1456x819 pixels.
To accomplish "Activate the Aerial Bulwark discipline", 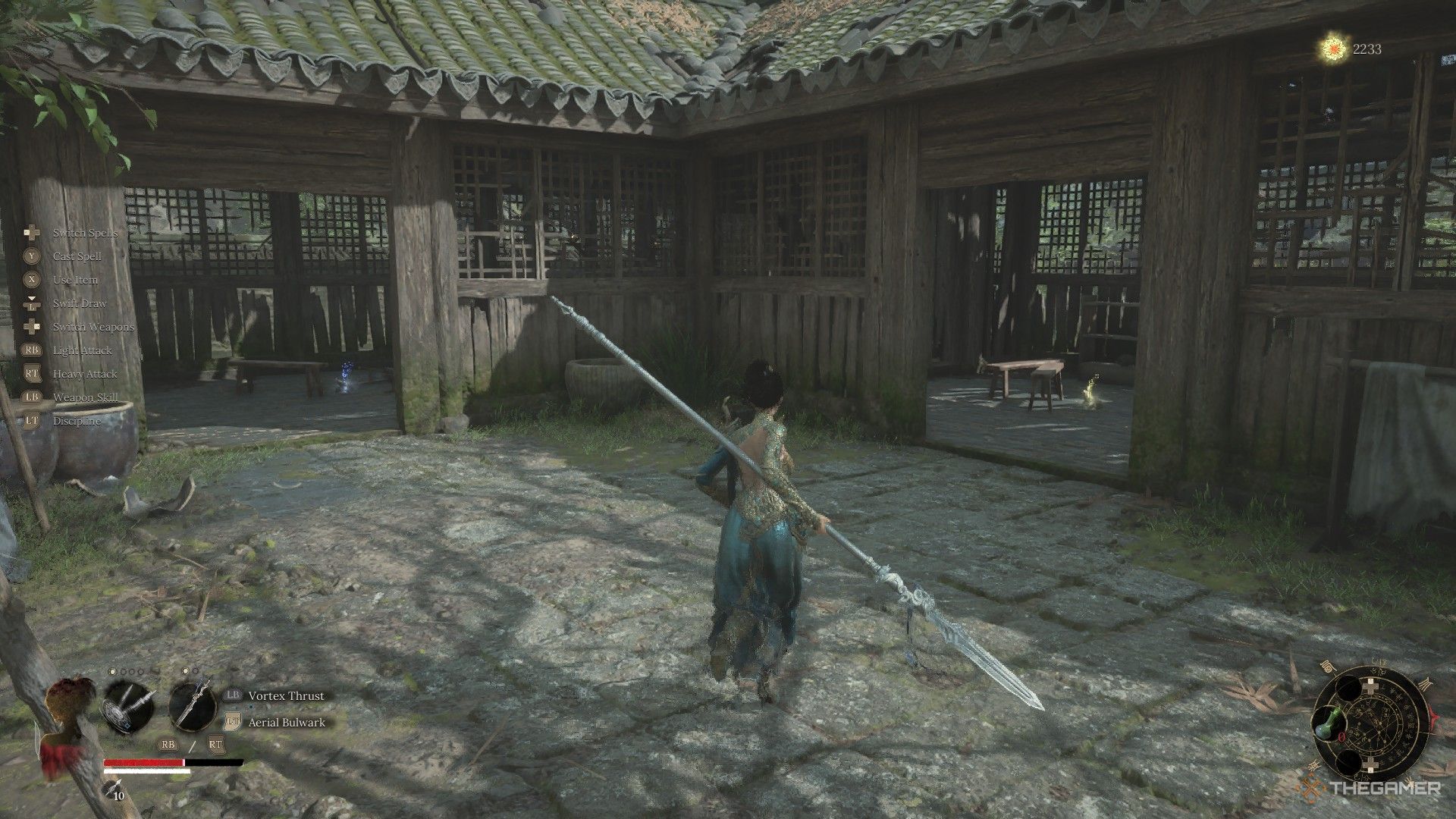I will click(287, 722).
